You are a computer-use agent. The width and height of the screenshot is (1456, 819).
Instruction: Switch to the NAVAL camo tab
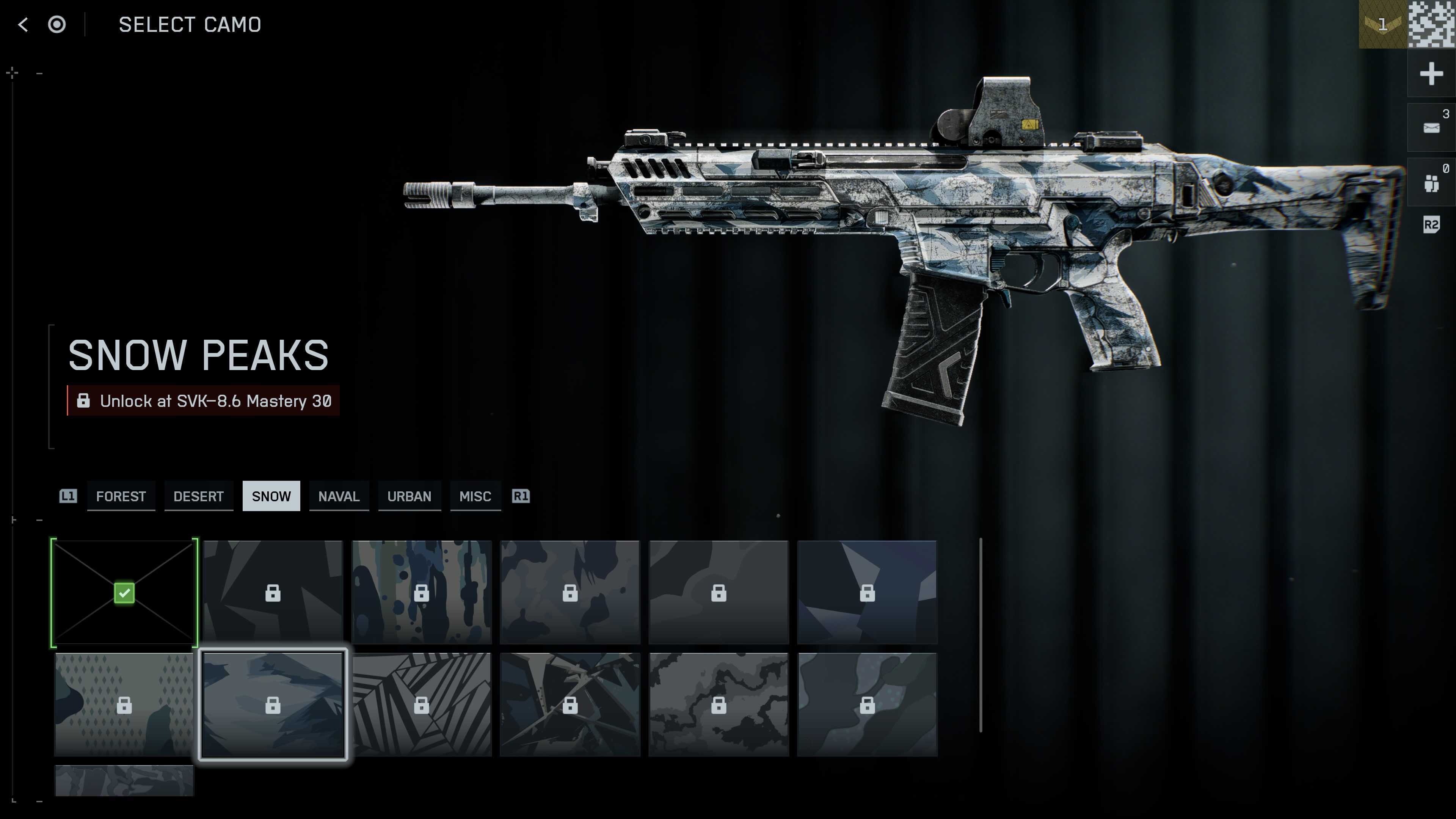tap(339, 496)
